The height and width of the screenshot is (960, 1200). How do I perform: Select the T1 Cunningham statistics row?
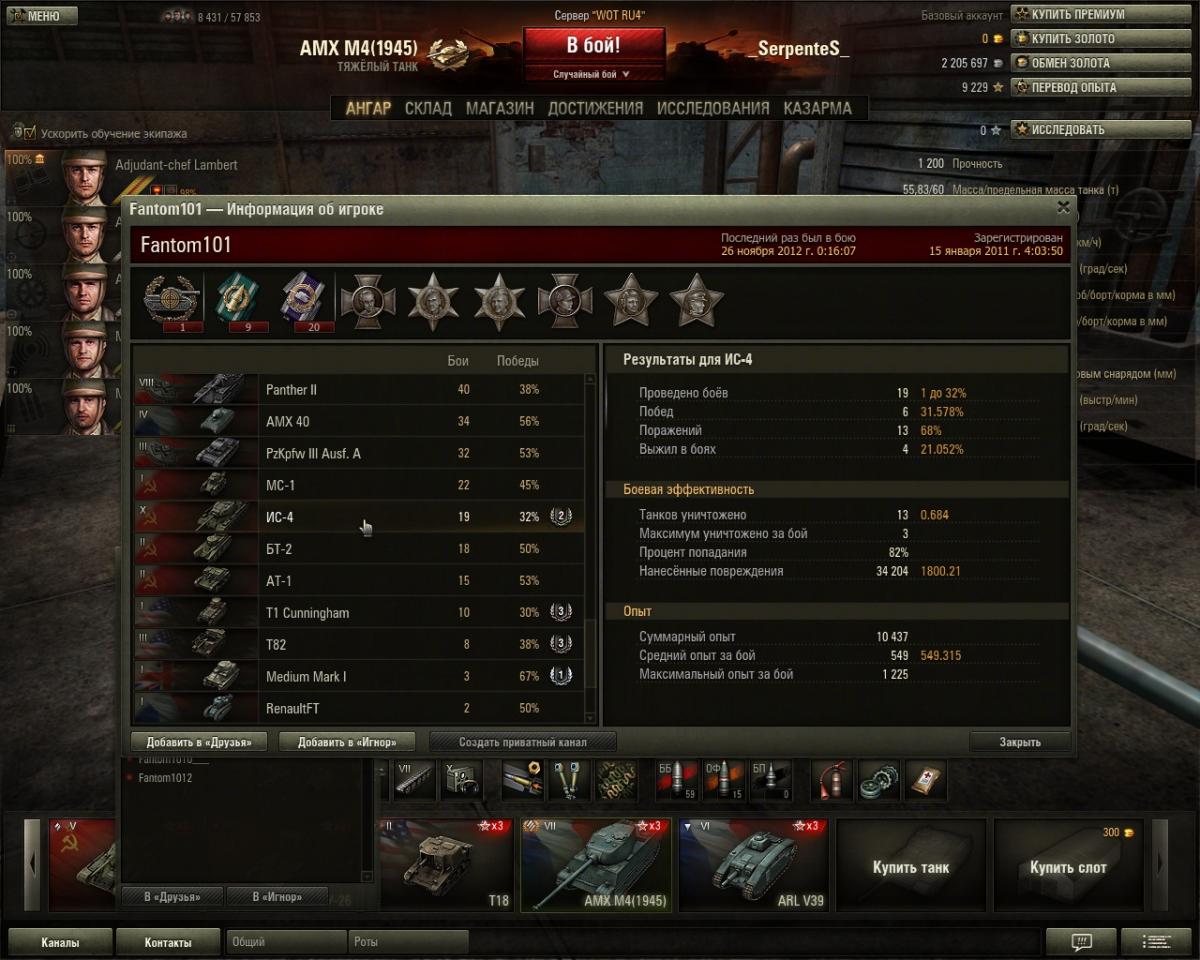click(360, 613)
